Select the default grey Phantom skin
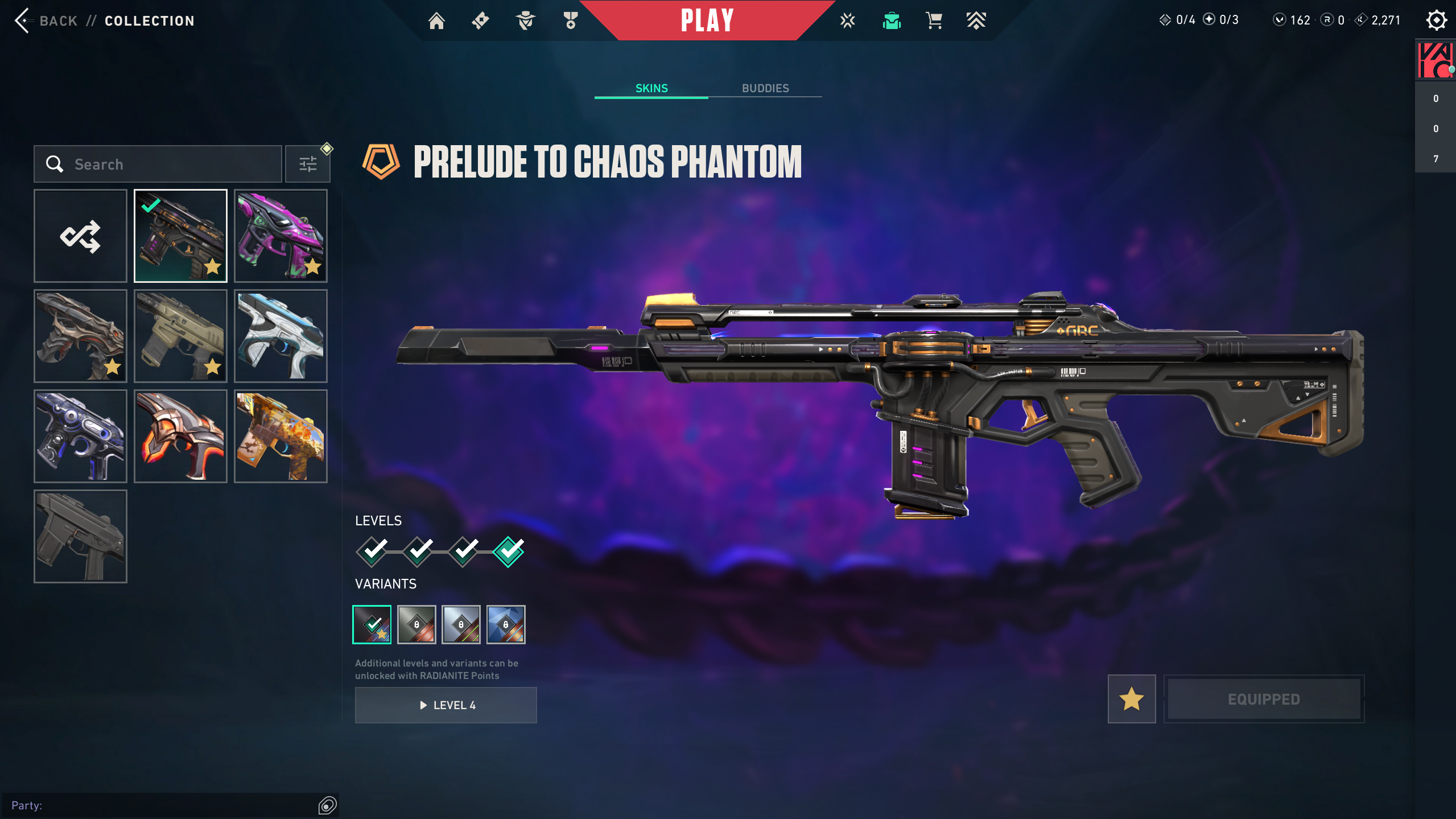The image size is (1456, 819). (80, 536)
